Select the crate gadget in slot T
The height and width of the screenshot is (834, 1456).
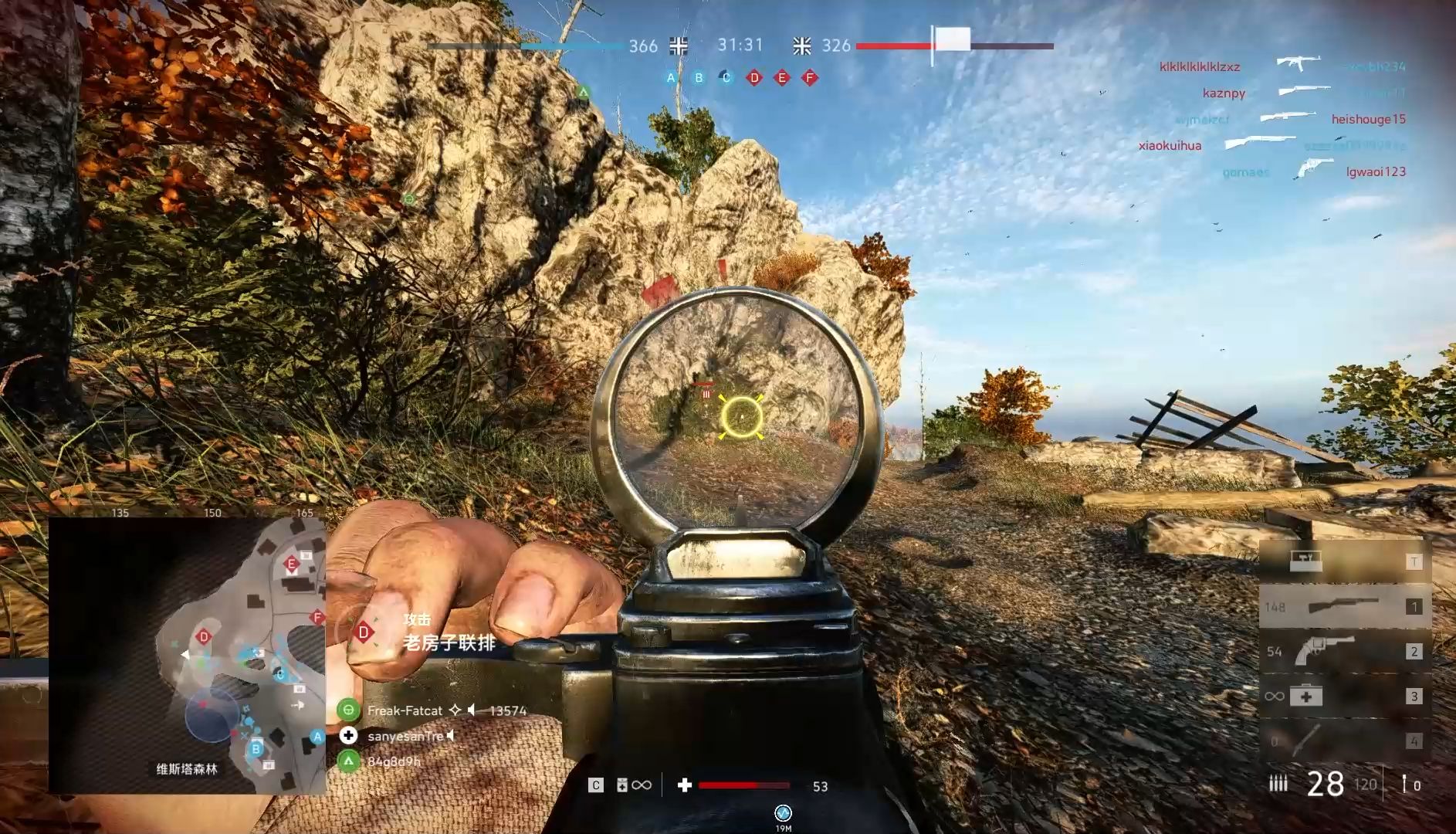pyautogui.click(x=1344, y=561)
